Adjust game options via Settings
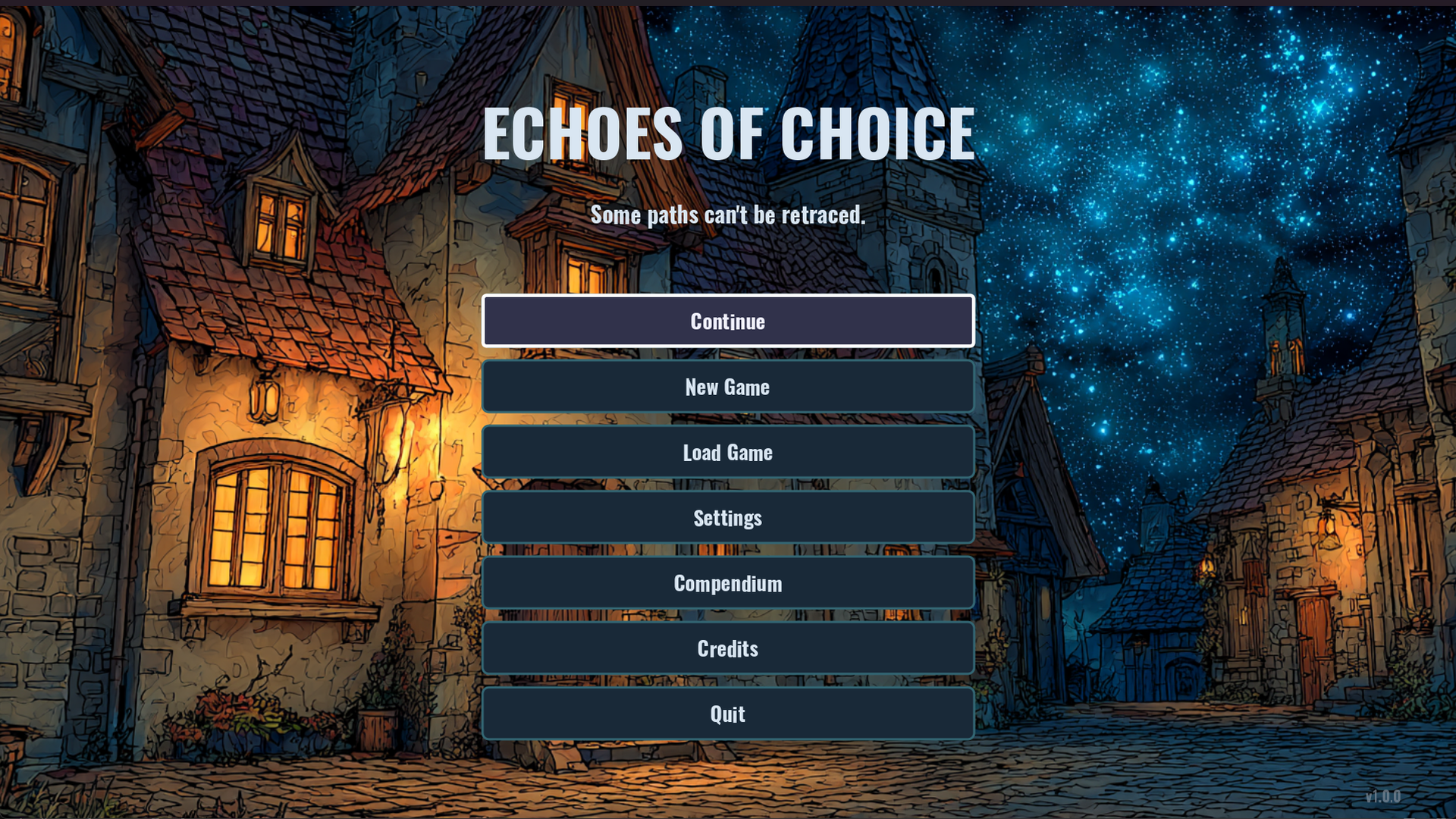The height and width of the screenshot is (819, 1456). [x=727, y=517]
